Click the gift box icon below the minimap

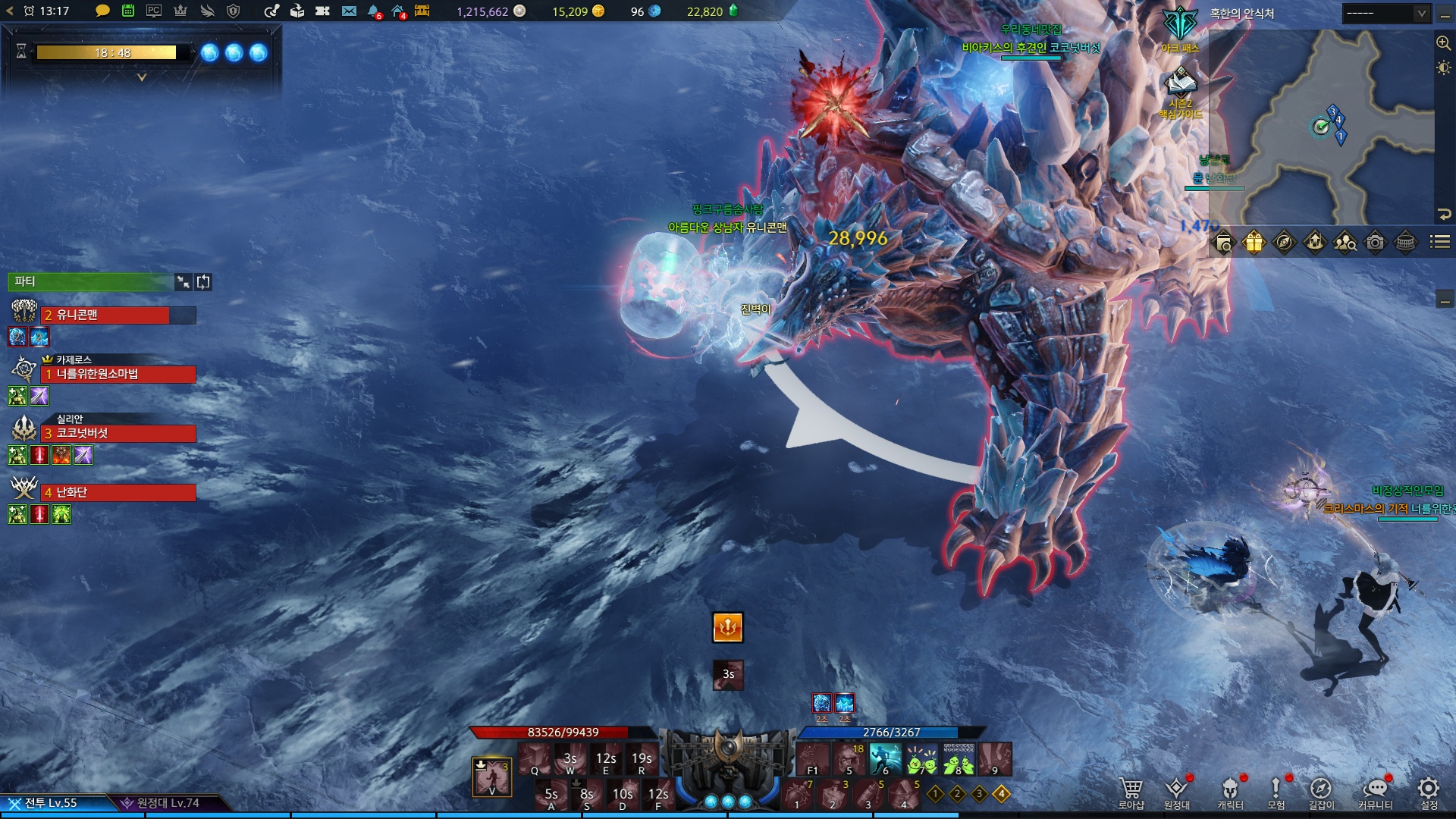click(1254, 243)
